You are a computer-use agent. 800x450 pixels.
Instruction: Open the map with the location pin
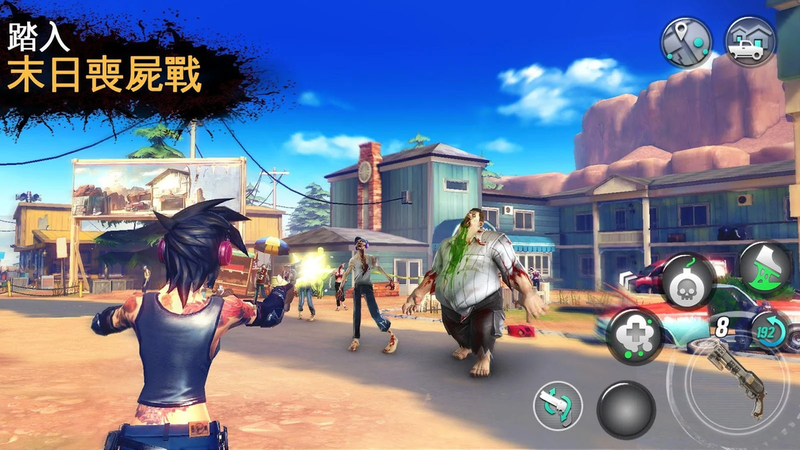click(x=685, y=42)
